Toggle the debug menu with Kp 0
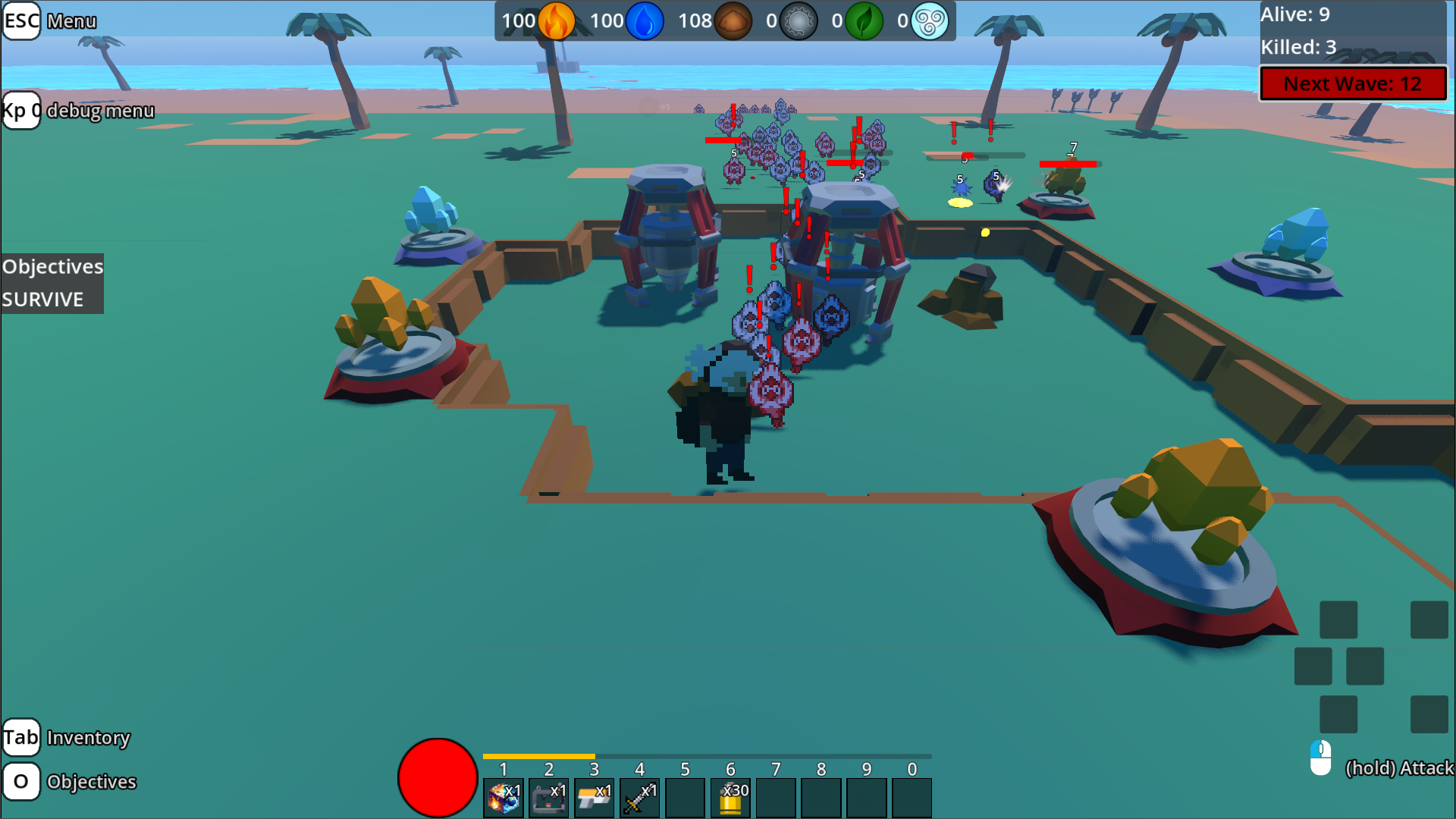Image resolution: width=1456 pixels, height=819 pixels. pyautogui.click(x=21, y=111)
